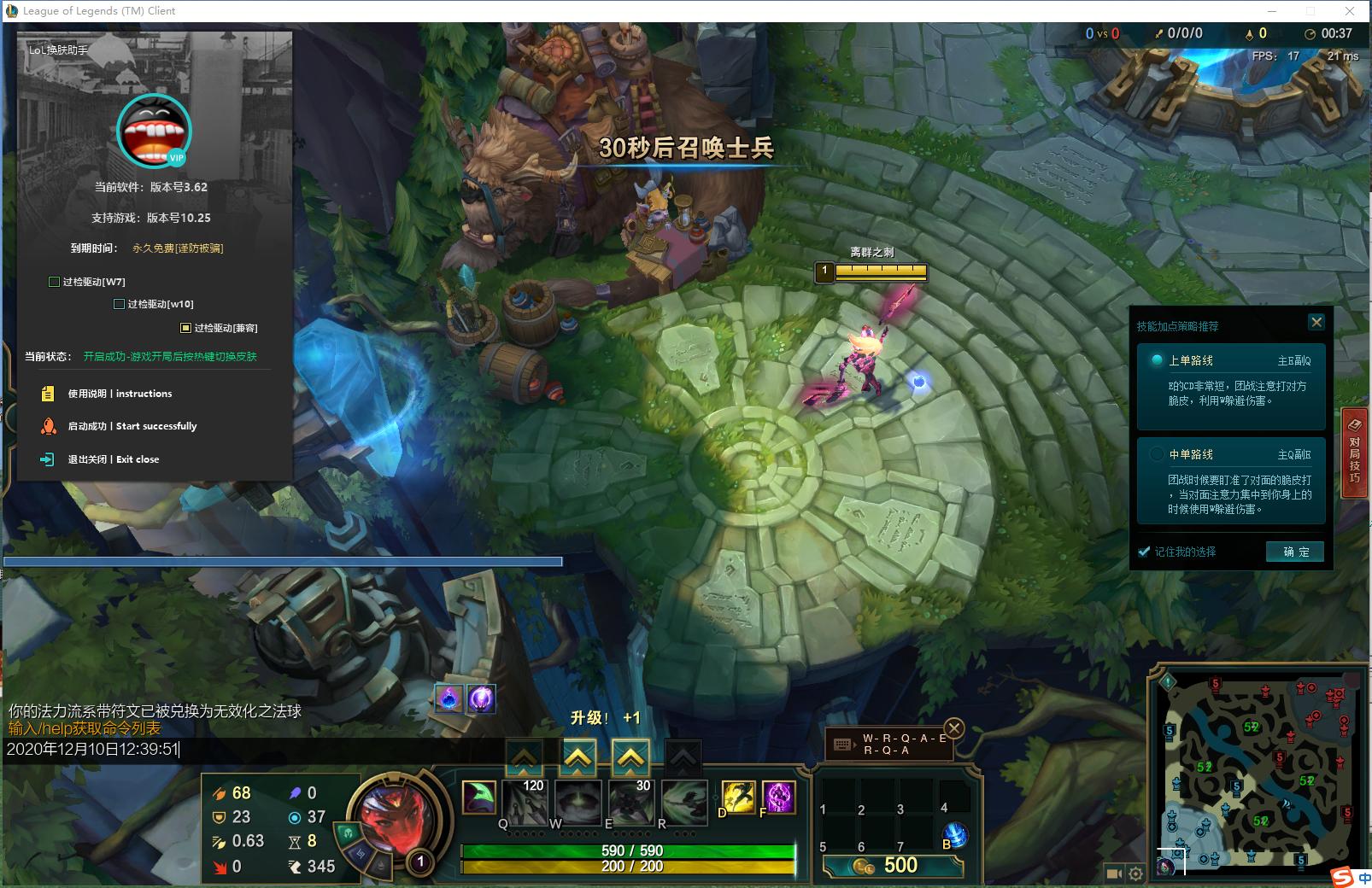
Task: Open the red 对局技巧 side tab
Action: pos(1354,448)
